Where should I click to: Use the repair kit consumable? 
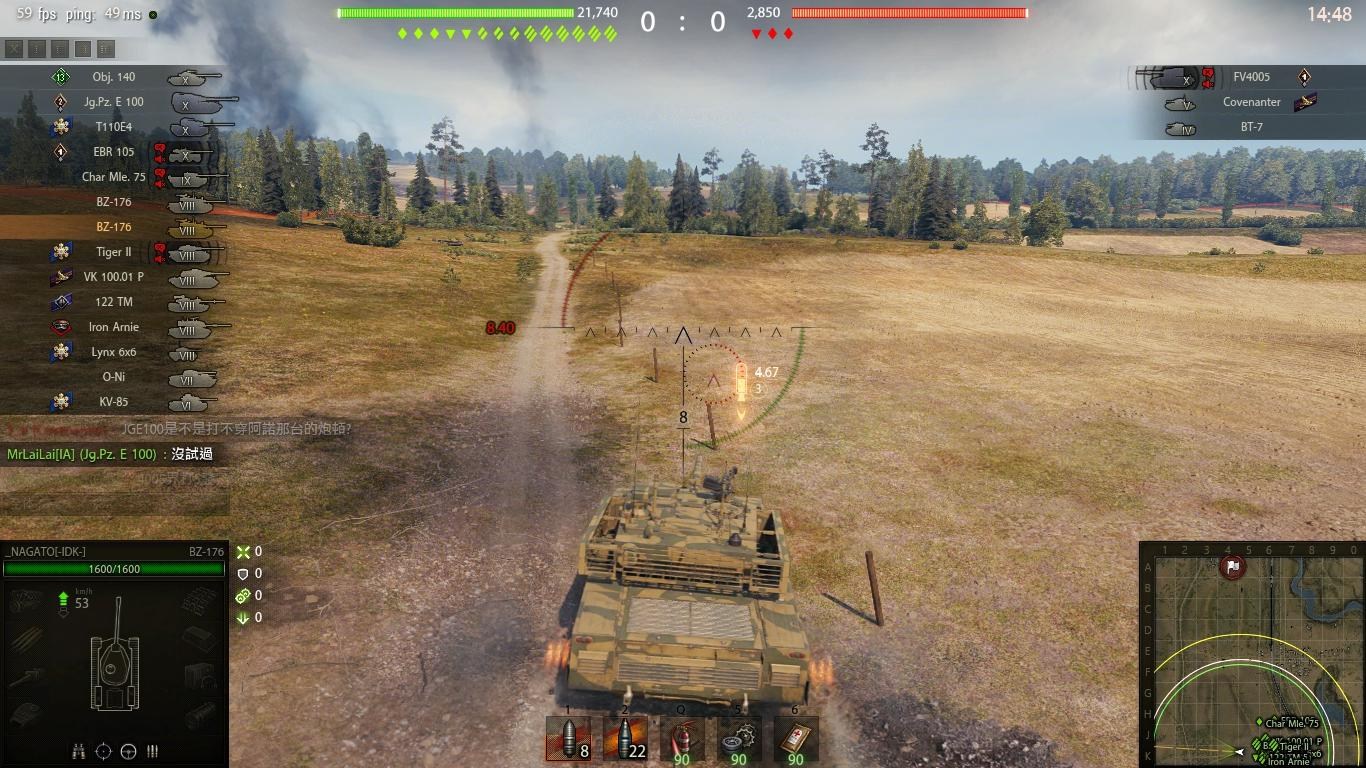point(738,740)
